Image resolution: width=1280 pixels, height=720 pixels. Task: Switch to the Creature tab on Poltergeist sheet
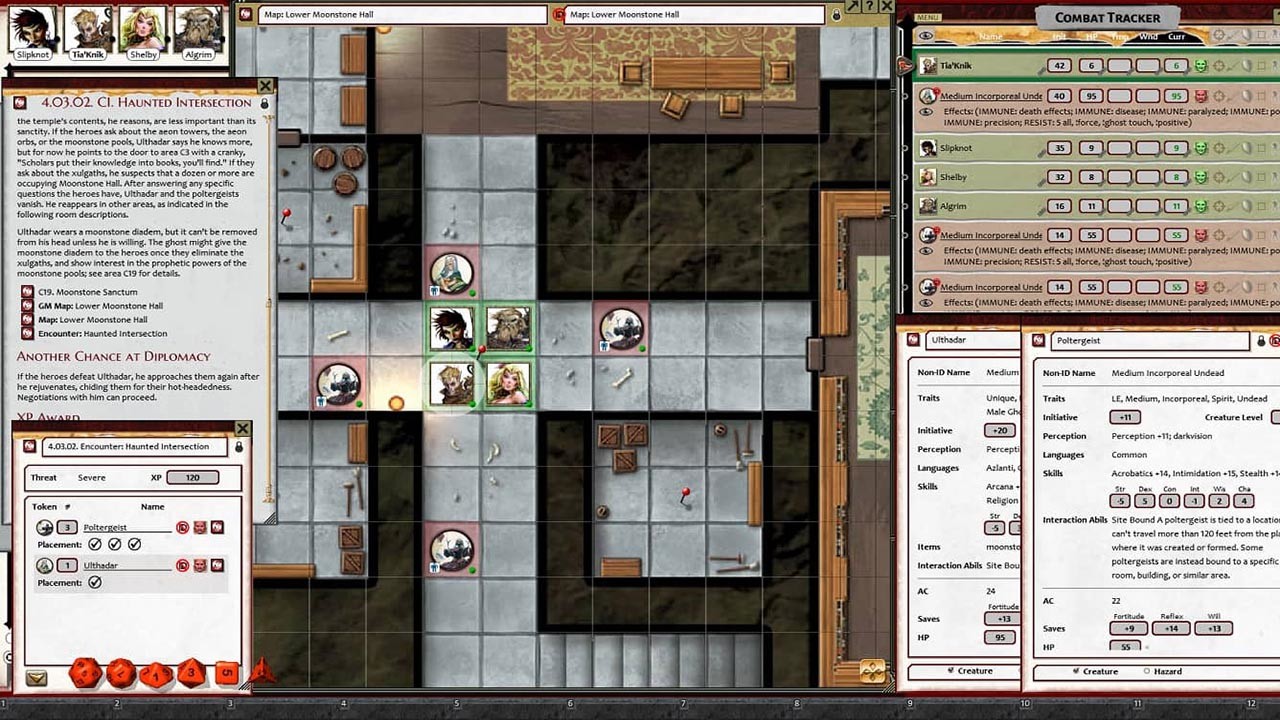1076,671
